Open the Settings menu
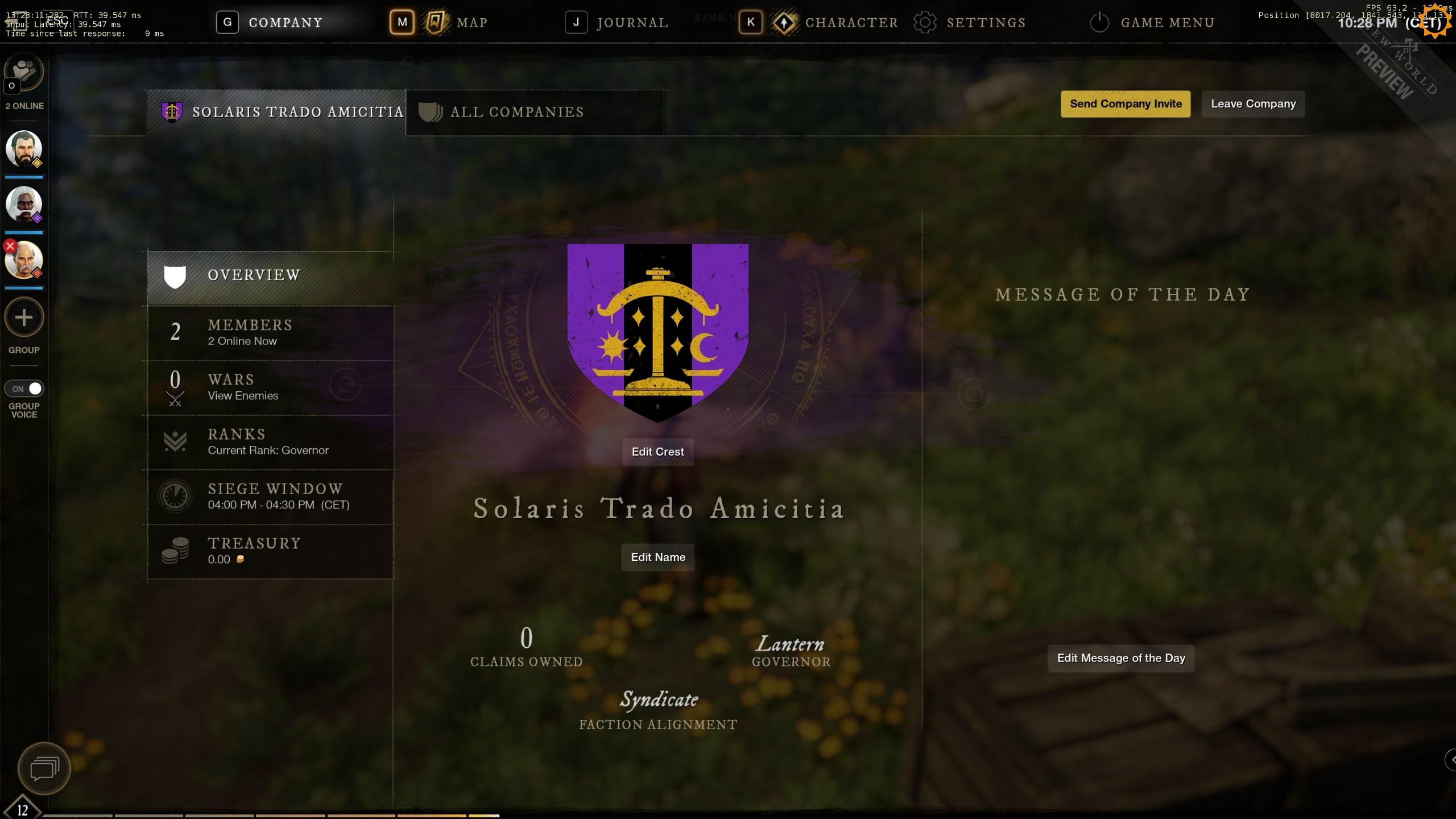The height and width of the screenshot is (819, 1456). point(985,23)
